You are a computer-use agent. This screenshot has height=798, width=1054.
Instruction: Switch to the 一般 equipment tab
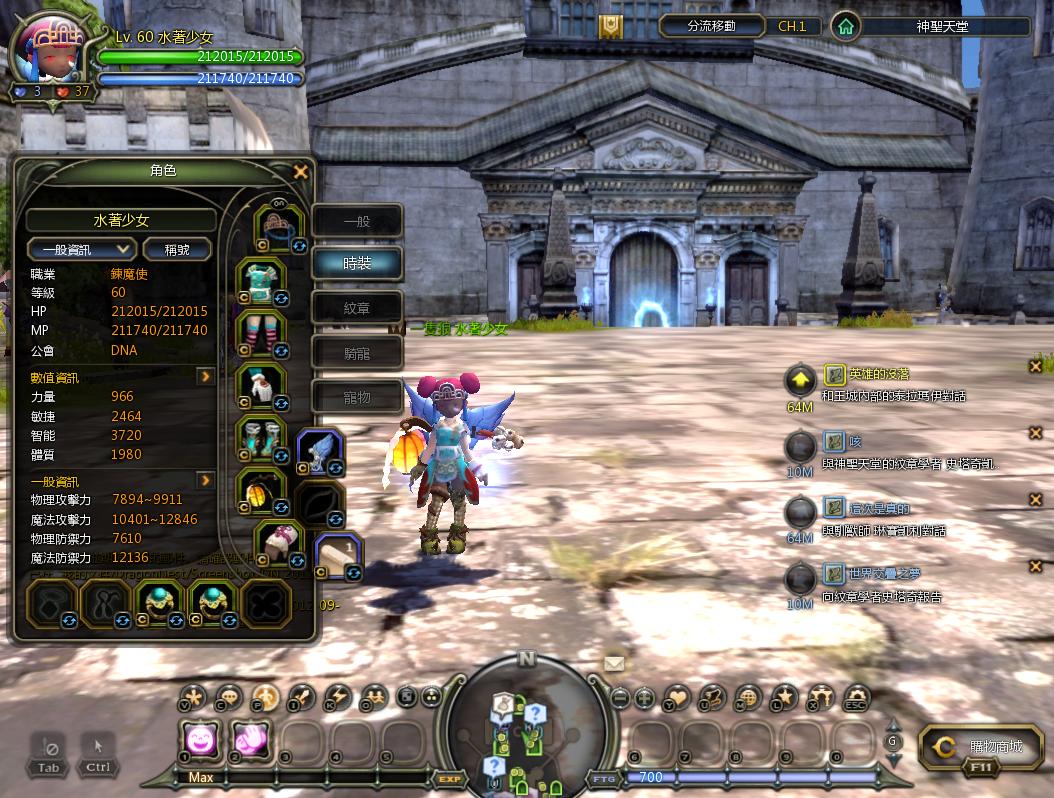click(x=357, y=221)
